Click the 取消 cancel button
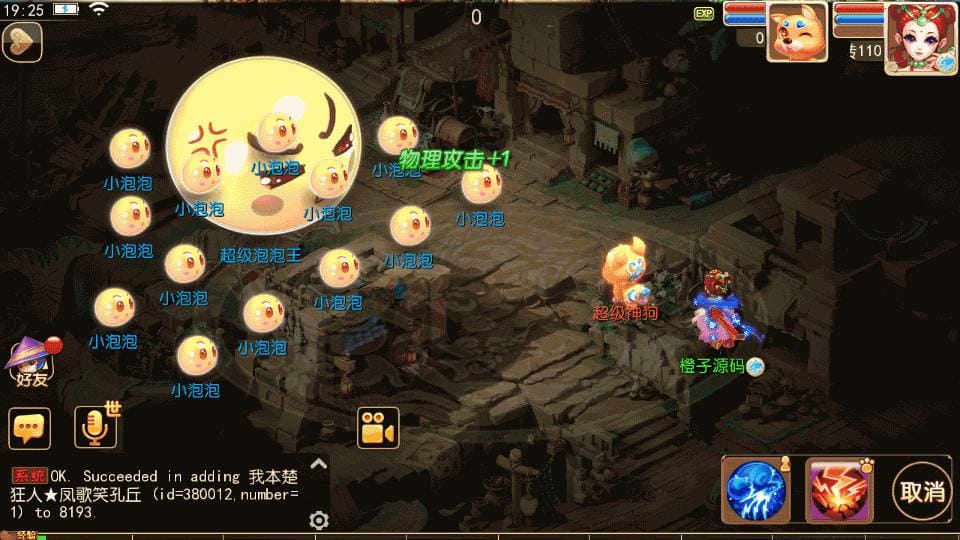 click(x=921, y=490)
